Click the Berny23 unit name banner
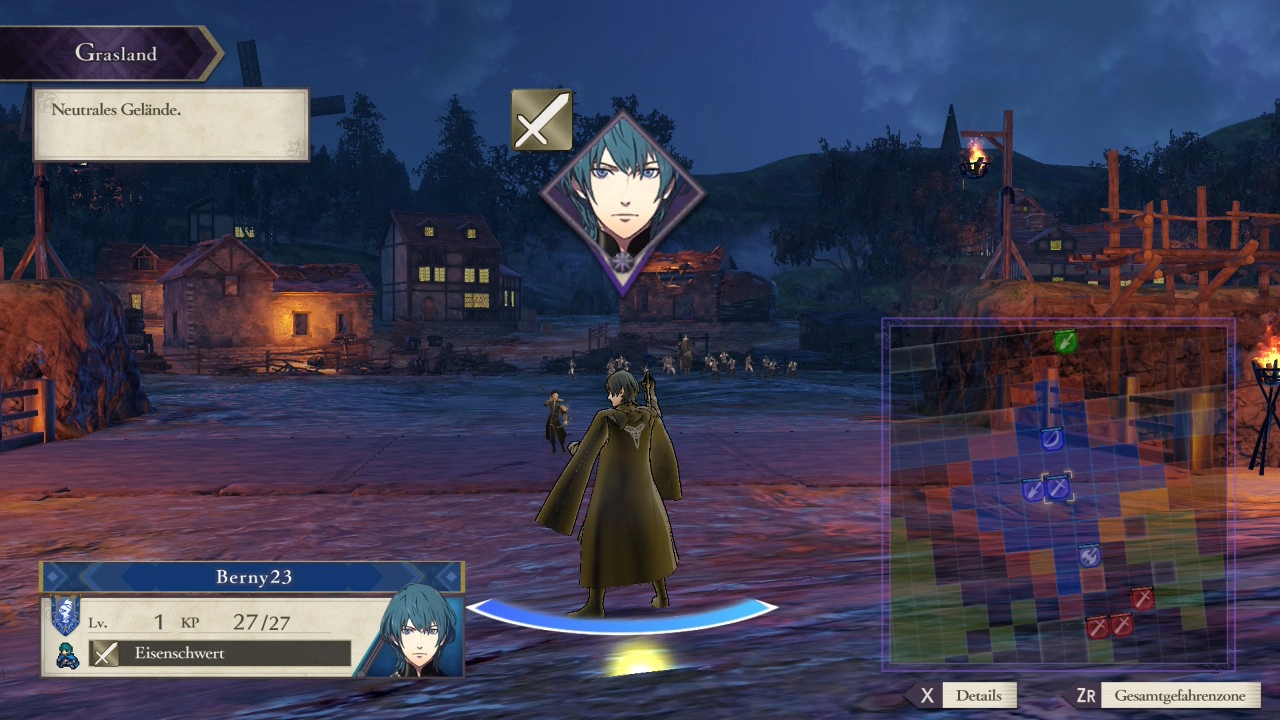Image resolution: width=1280 pixels, height=720 pixels. [252, 577]
